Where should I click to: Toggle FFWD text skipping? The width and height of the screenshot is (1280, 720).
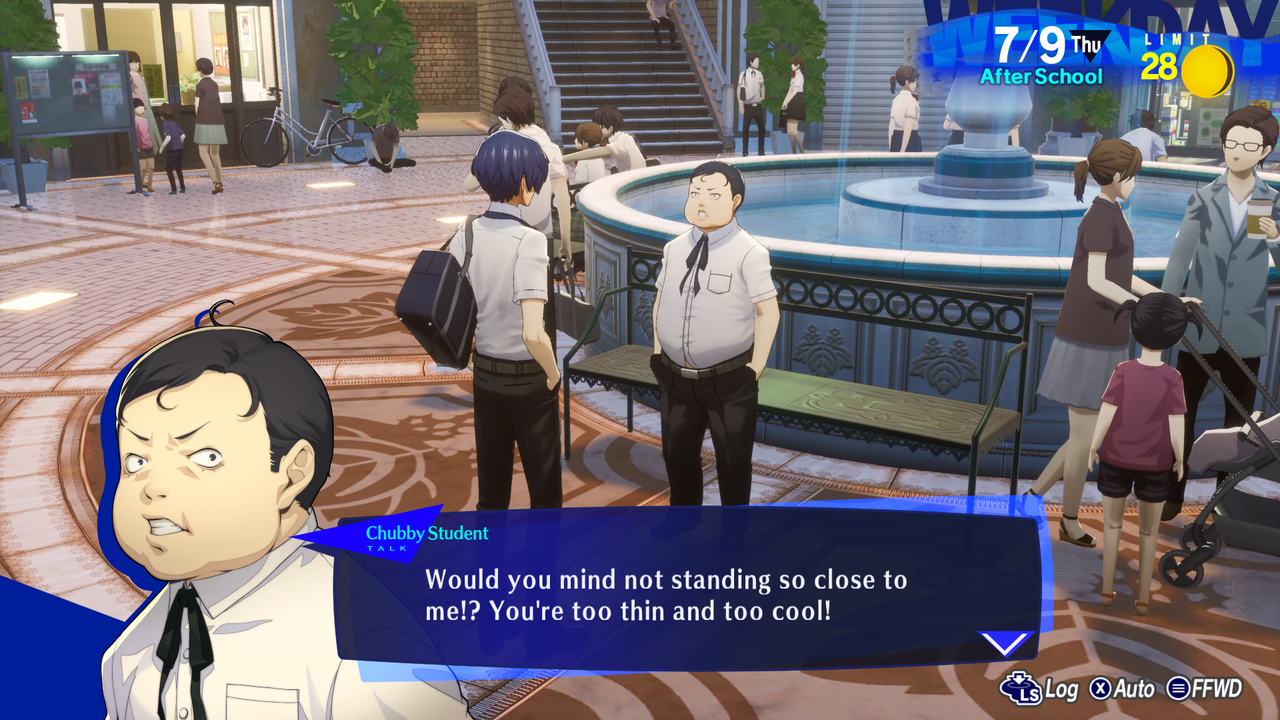(1218, 690)
